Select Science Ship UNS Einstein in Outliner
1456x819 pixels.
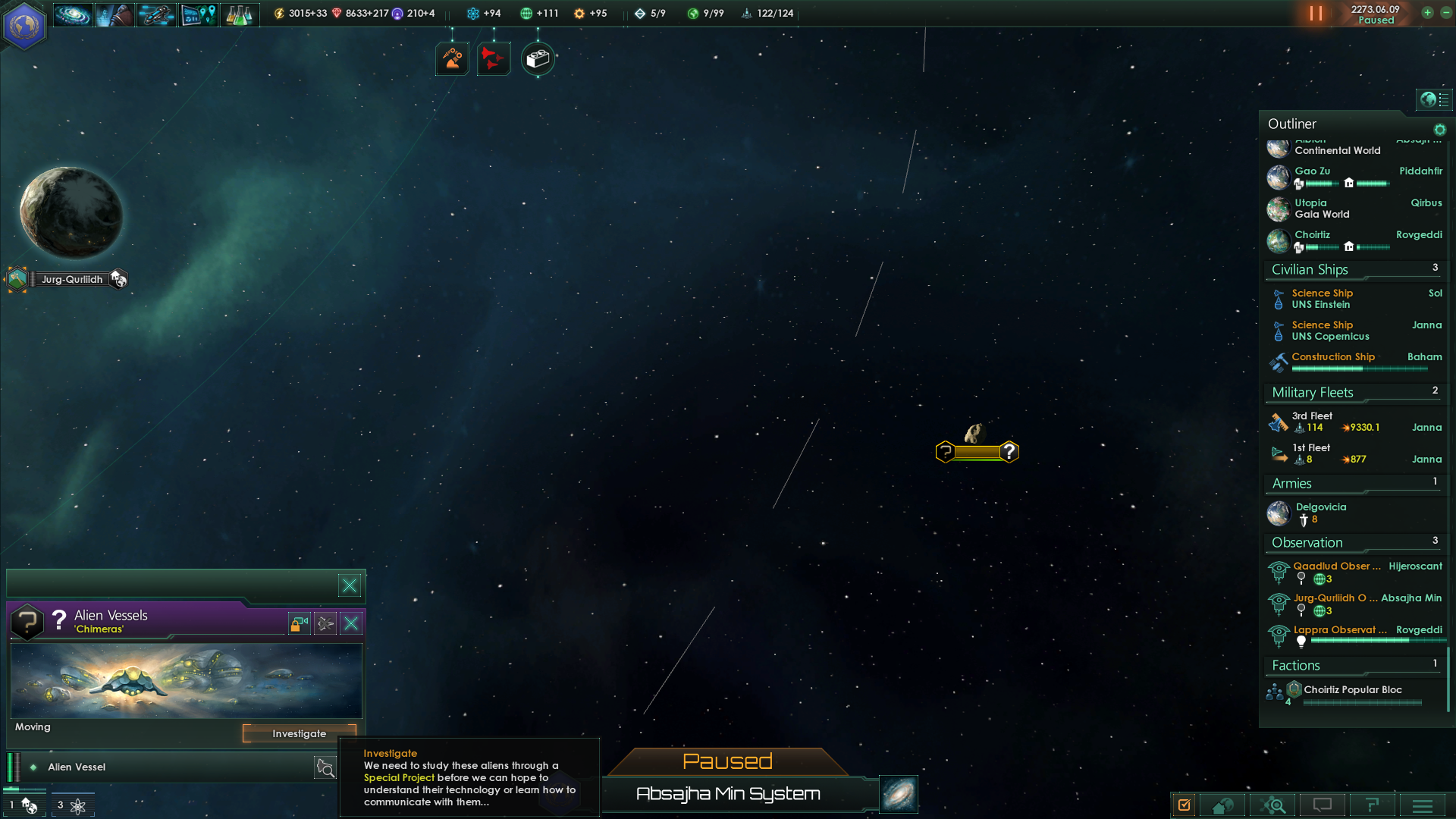click(x=1322, y=299)
